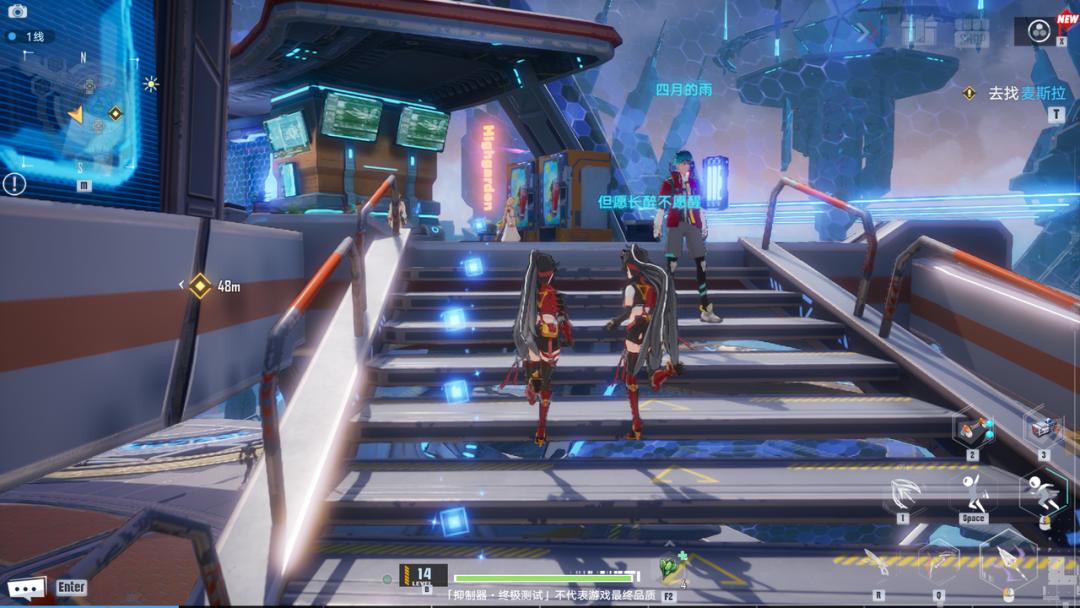Open the camera photo mode
This screenshot has width=1080, height=608.
(x=16, y=11)
